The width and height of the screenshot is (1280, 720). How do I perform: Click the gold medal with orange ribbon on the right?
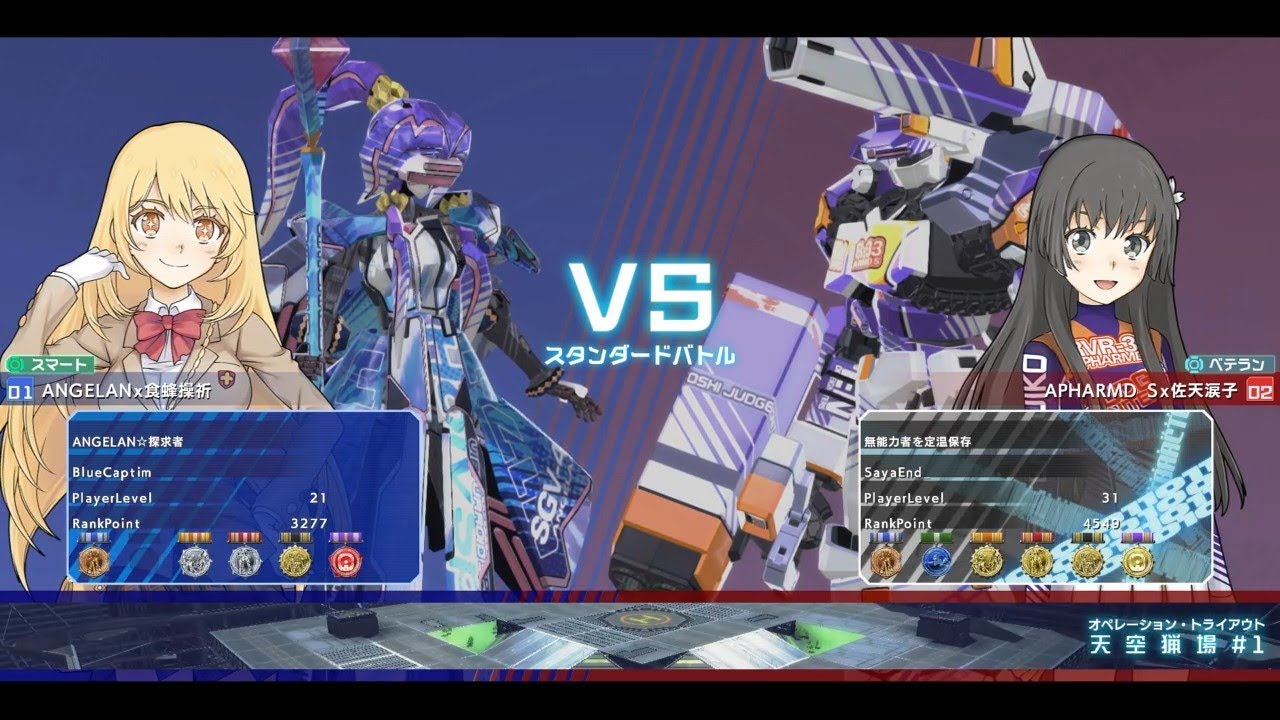coord(986,560)
